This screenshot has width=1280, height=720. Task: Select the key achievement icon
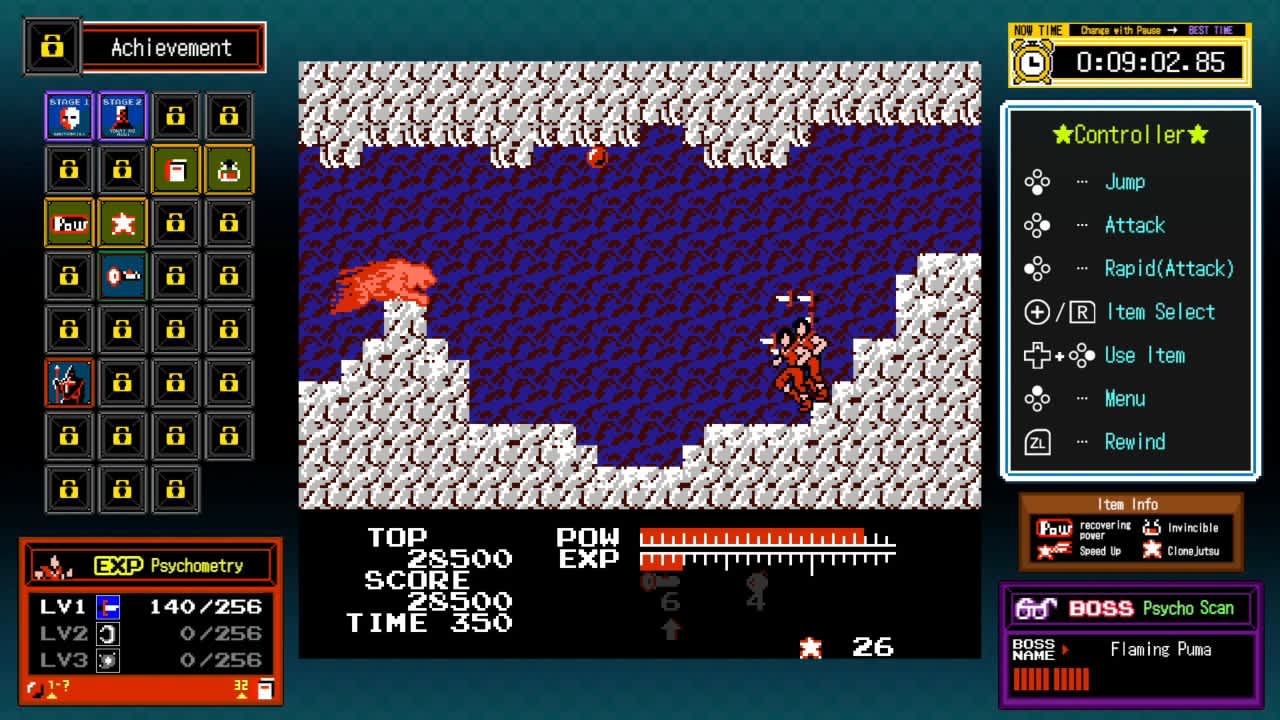point(122,275)
